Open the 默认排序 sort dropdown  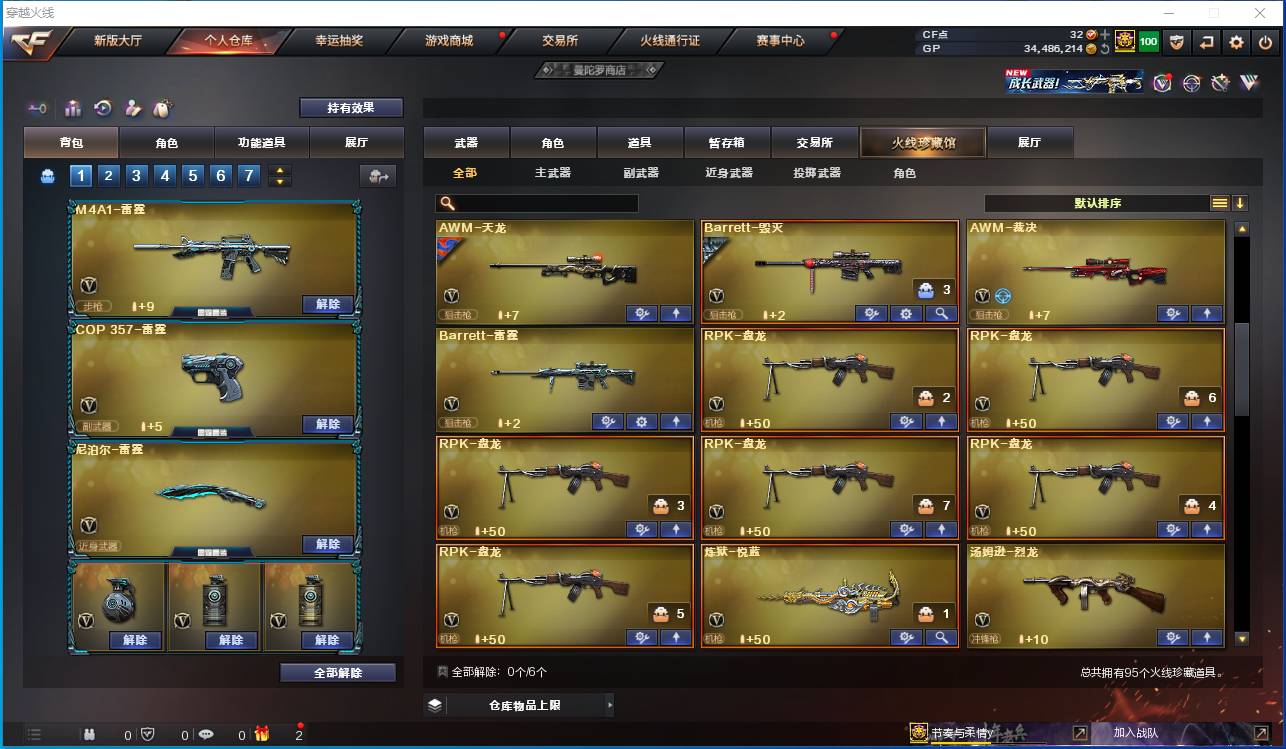pyautogui.click(x=1100, y=202)
